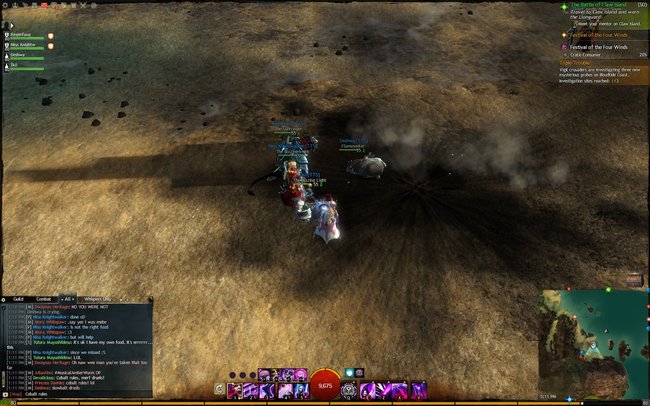The image size is (650, 406).
Task: Activate the fifth weapon skill
Action: tap(299, 389)
